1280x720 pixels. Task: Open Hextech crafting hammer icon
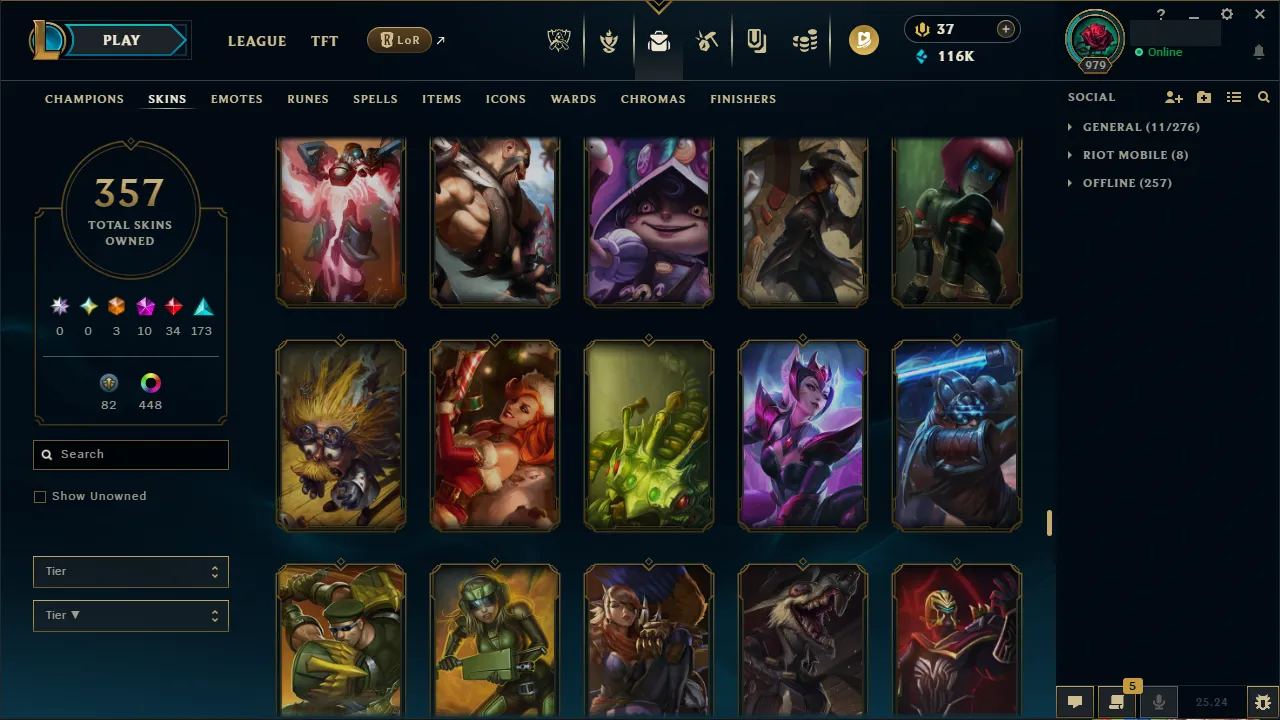point(707,40)
